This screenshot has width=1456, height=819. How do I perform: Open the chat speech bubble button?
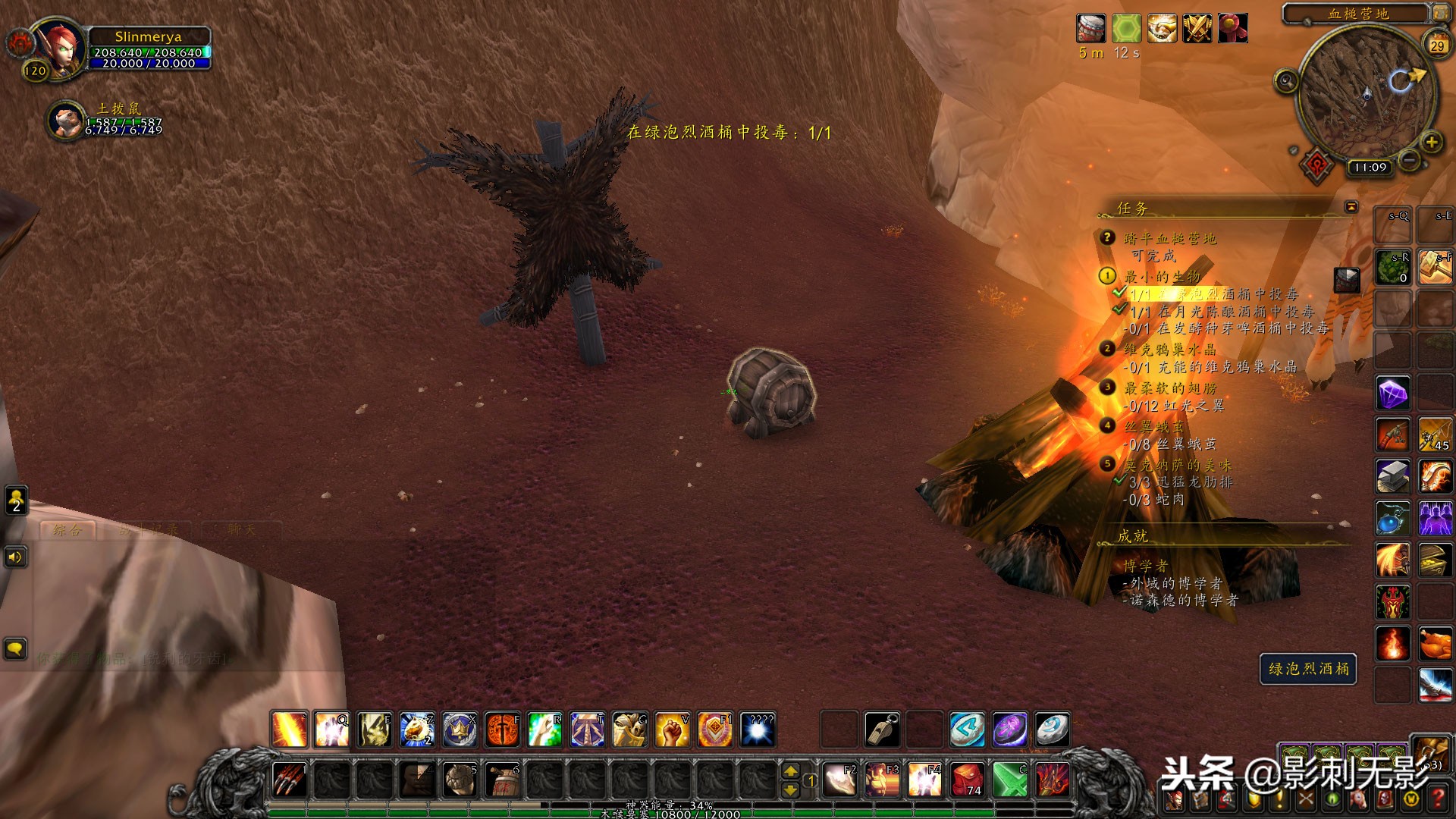click(16, 649)
